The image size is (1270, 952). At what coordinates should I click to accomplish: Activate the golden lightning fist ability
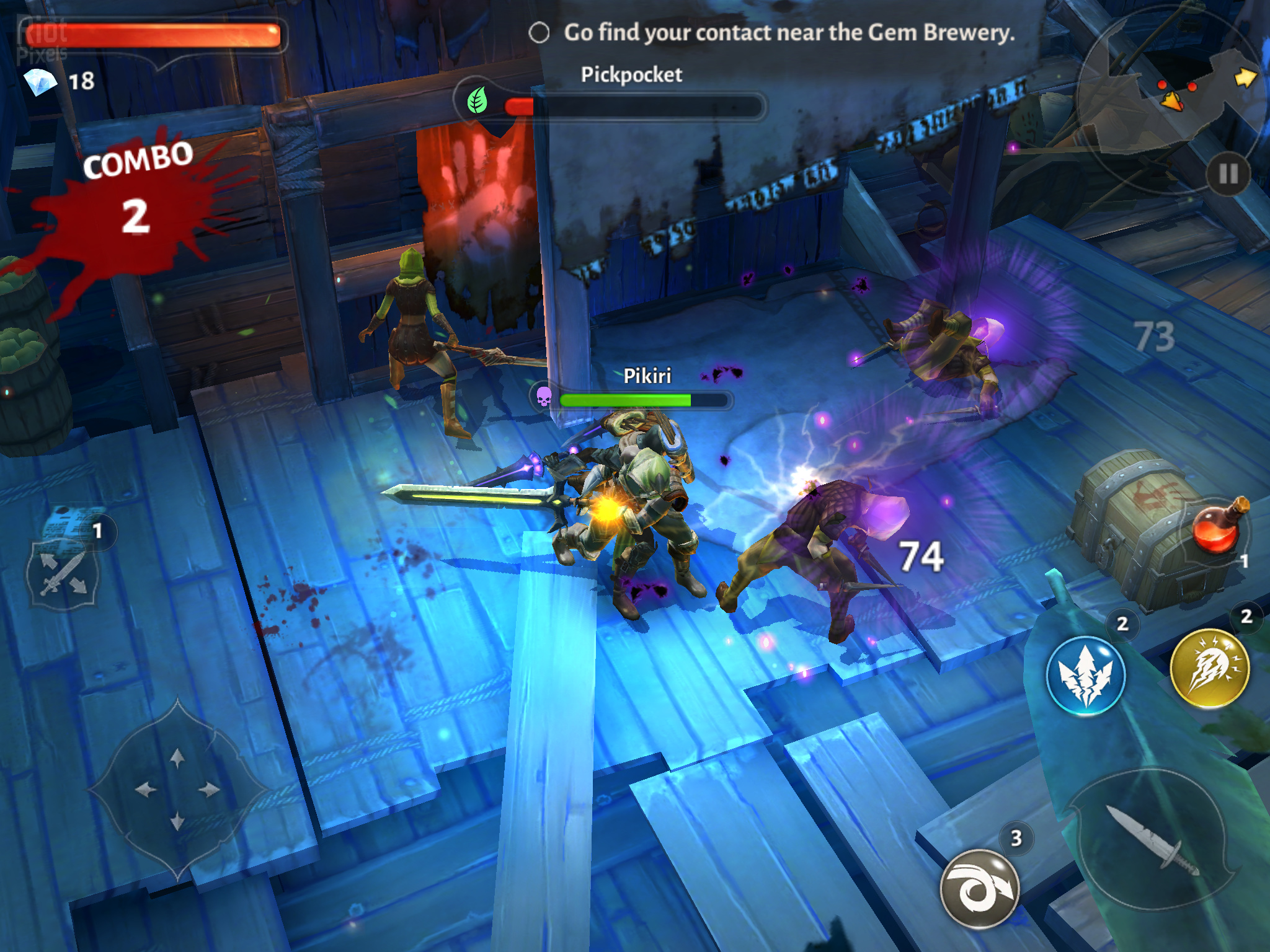tap(1209, 668)
